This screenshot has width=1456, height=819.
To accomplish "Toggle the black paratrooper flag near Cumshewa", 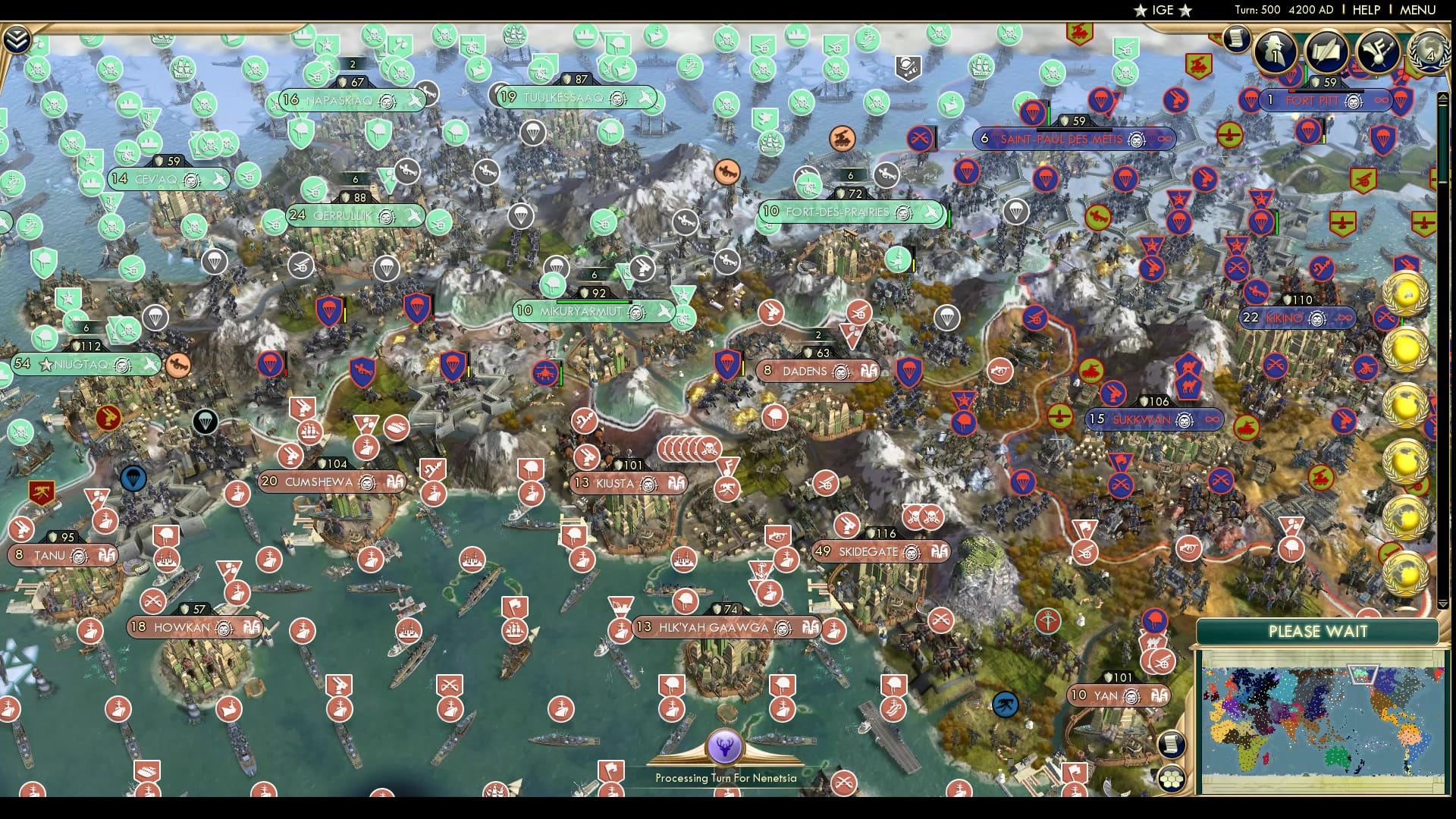I will [x=205, y=422].
